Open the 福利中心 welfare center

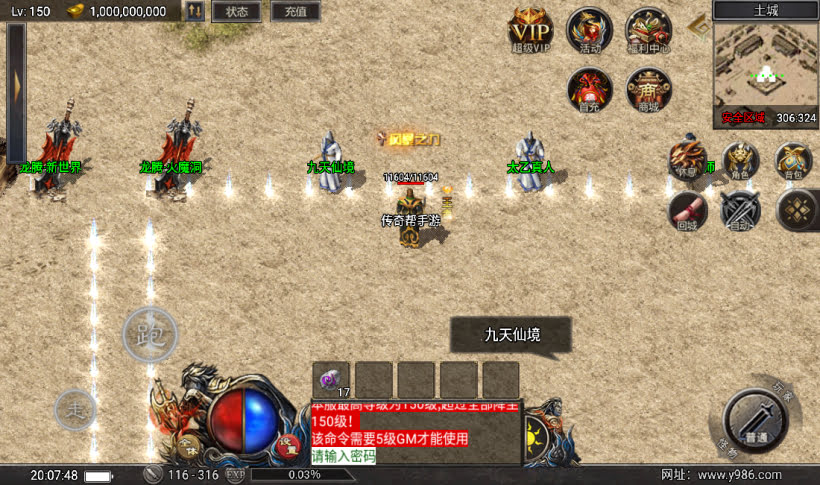[648, 30]
